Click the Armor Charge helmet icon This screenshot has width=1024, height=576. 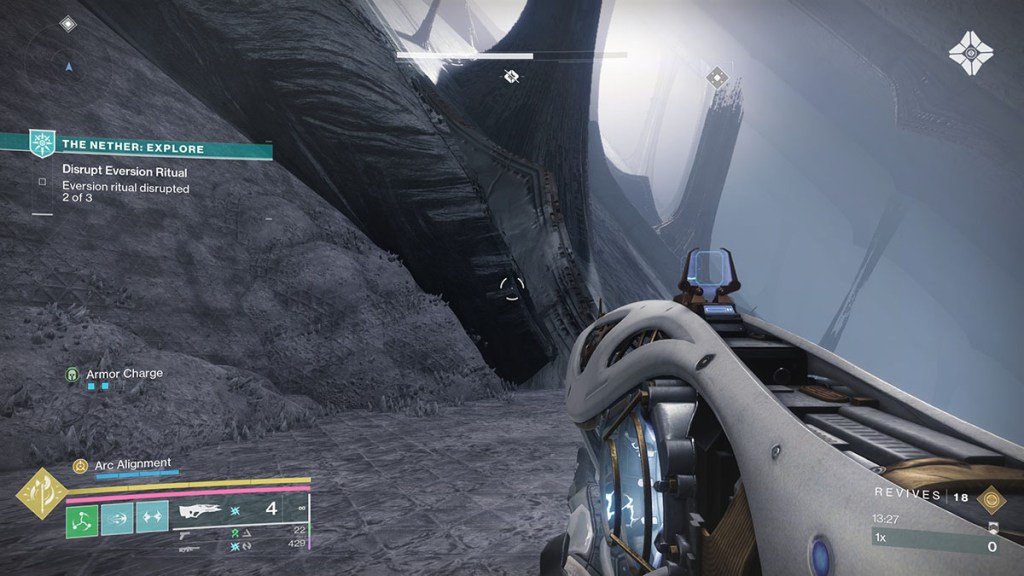[72, 374]
